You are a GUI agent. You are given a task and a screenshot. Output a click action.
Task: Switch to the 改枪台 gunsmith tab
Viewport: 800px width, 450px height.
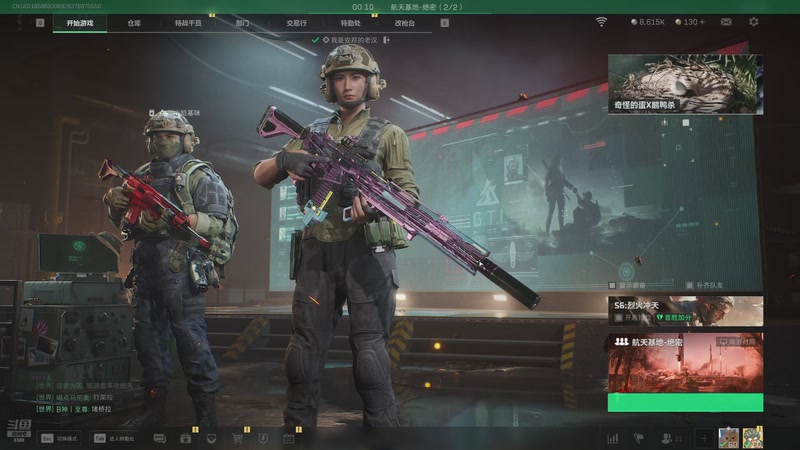point(404,22)
